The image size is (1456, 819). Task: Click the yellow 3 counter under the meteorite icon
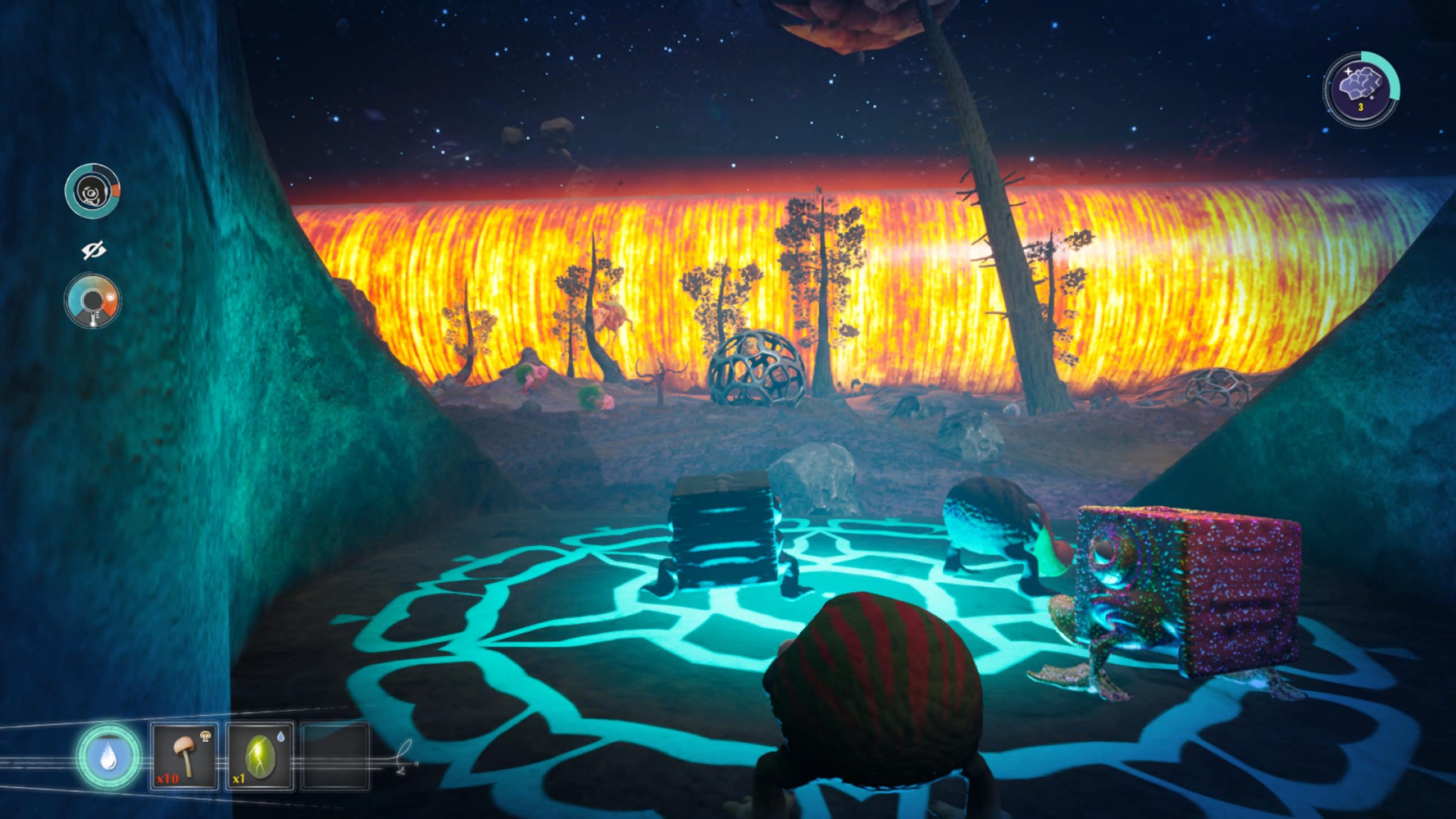tap(1360, 107)
